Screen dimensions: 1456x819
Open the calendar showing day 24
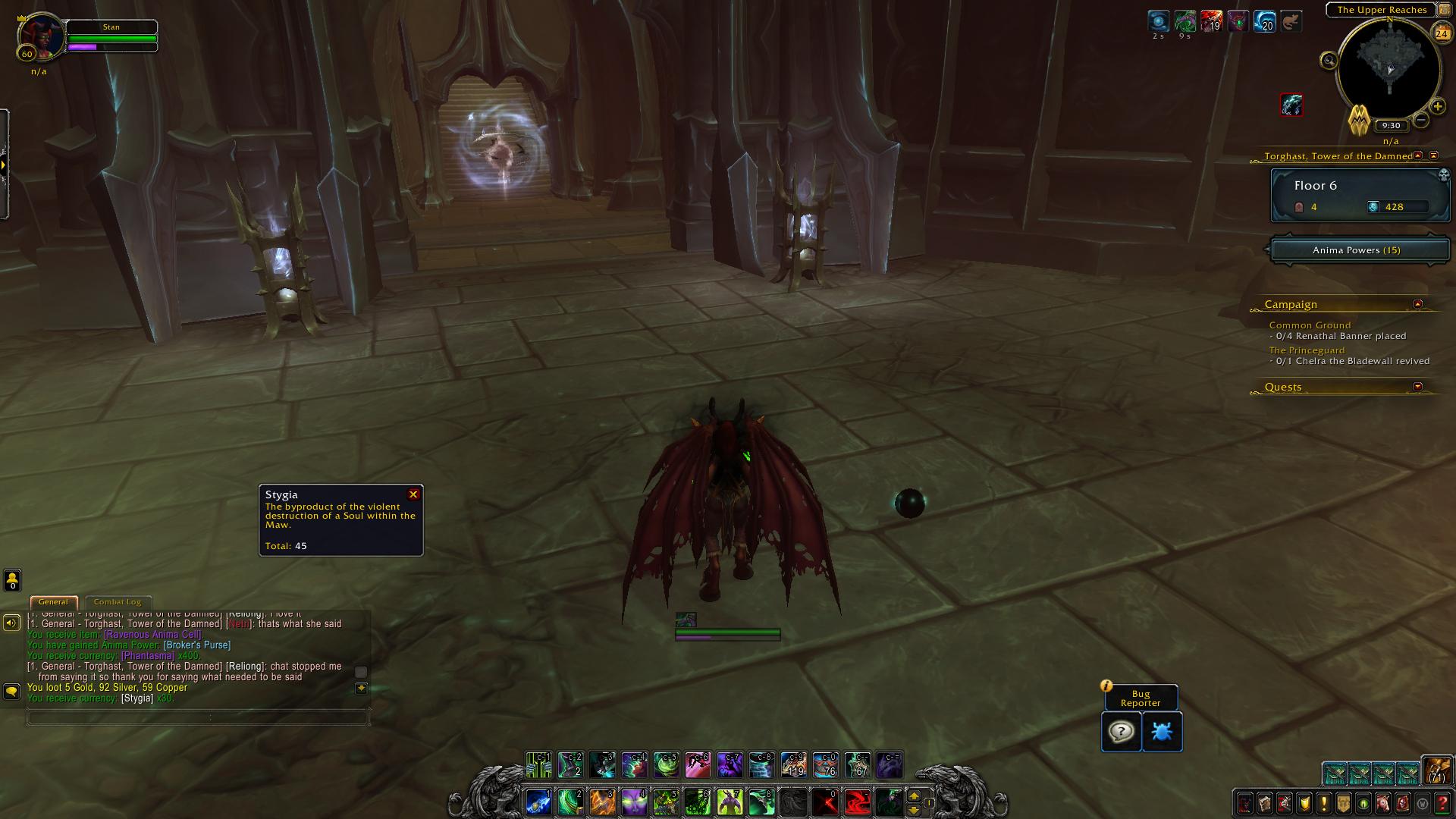pos(1441,33)
